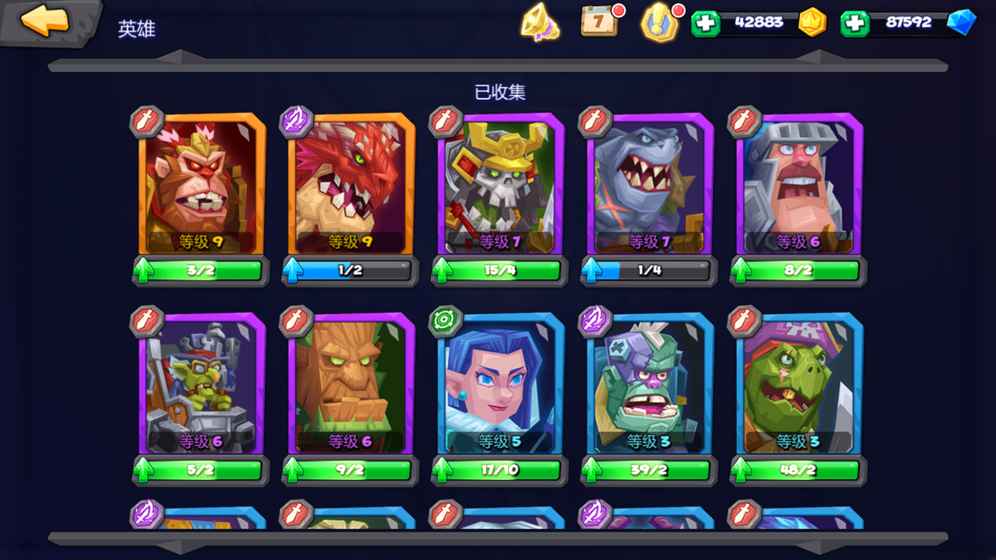Choose the red dragon hero card
The image size is (996, 560).
(x=351, y=186)
